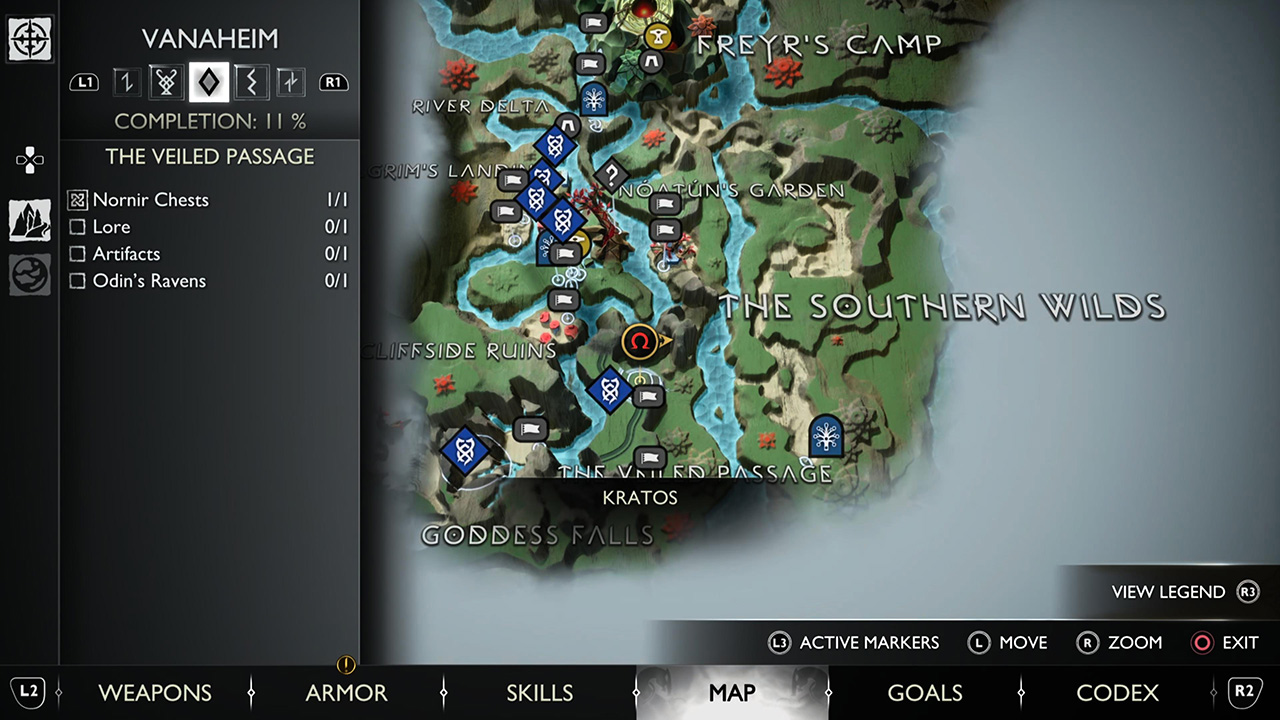
Task: Select the highlighted Vanaheim rune region tab
Action: pos(209,82)
